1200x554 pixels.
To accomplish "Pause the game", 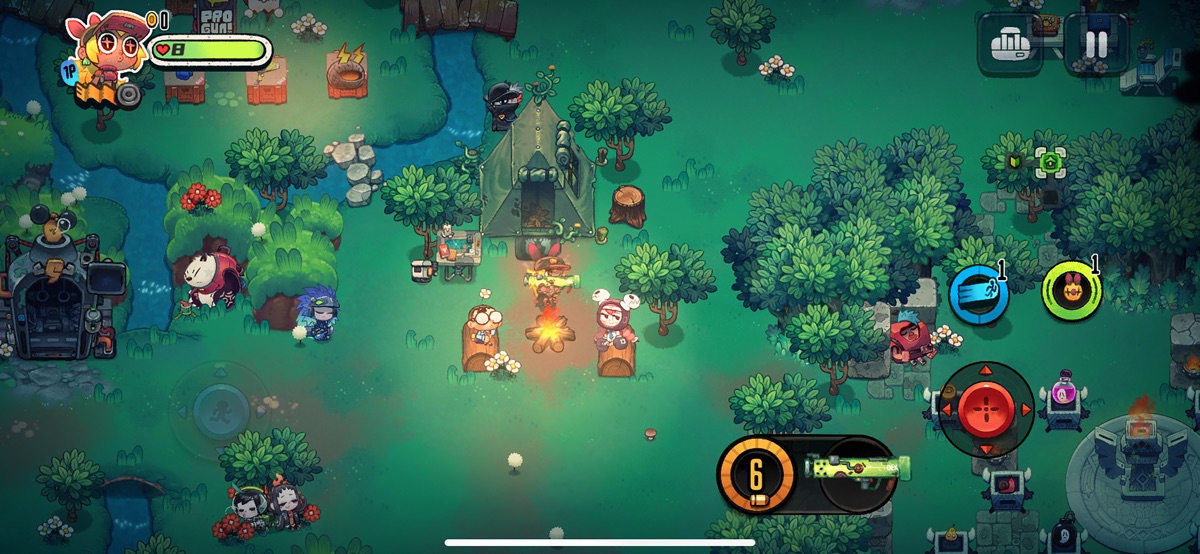I will (1097, 44).
